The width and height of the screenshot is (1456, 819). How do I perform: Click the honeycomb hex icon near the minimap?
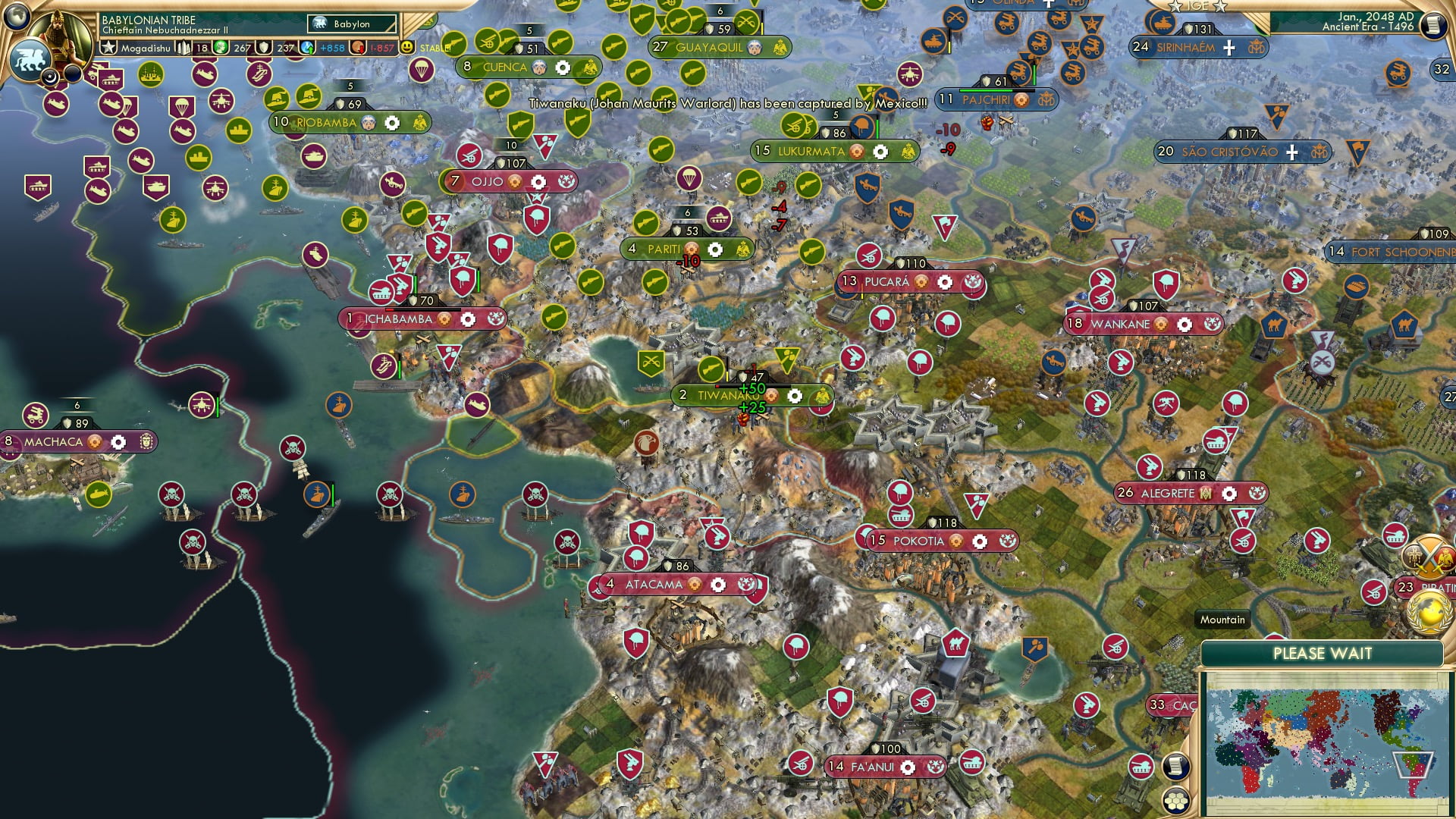[x=1176, y=801]
